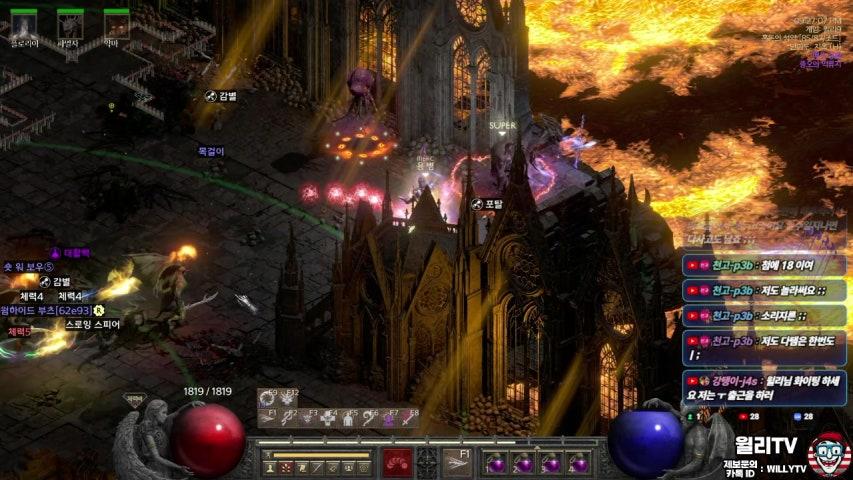Click the health globe angel statue level-up marker
Image resolution: width=853 pixels, height=480 pixels.
134,399
